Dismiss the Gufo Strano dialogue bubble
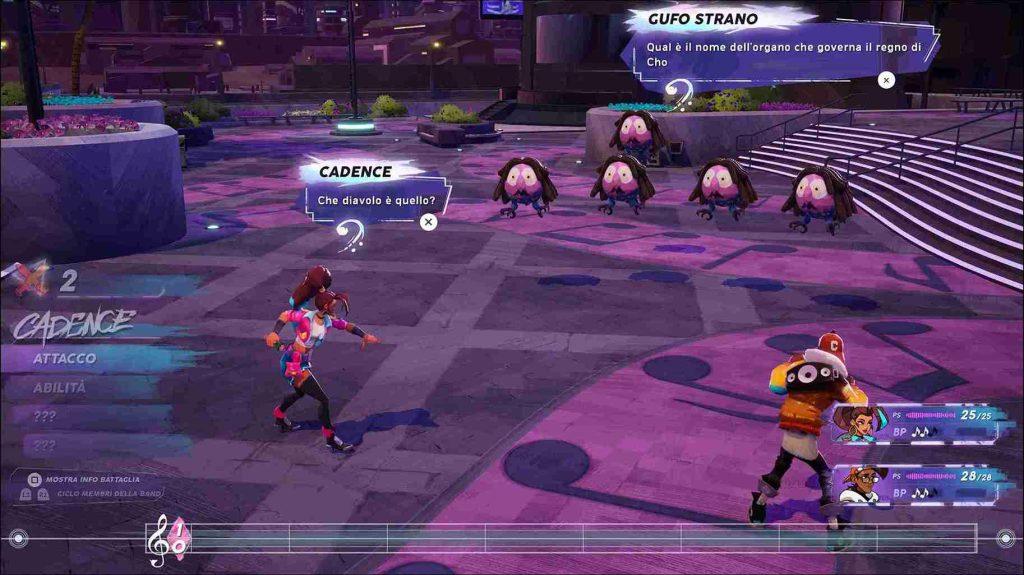The image size is (1024, 575). tap(885, 80)
